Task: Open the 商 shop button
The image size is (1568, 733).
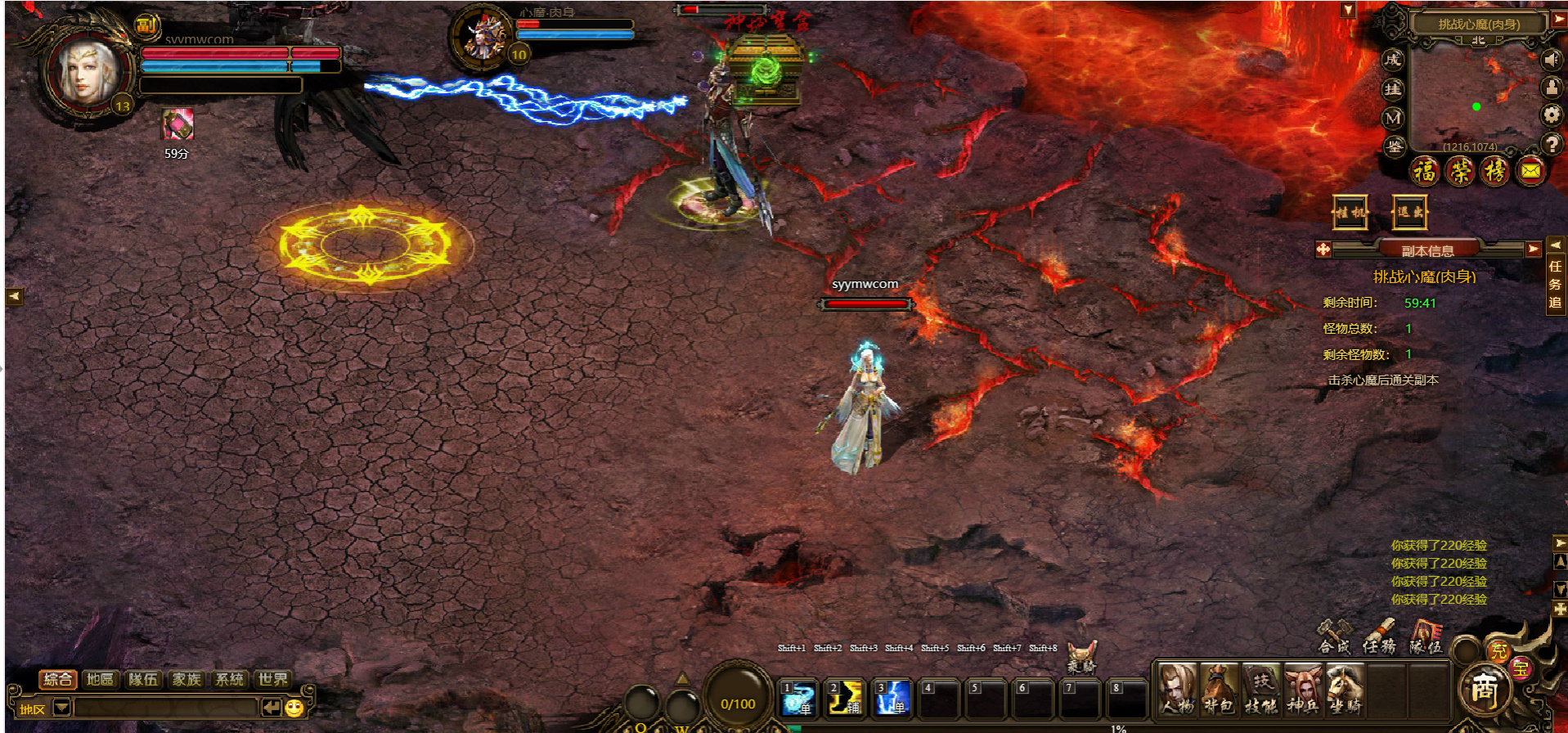Action: (1484, 689)
